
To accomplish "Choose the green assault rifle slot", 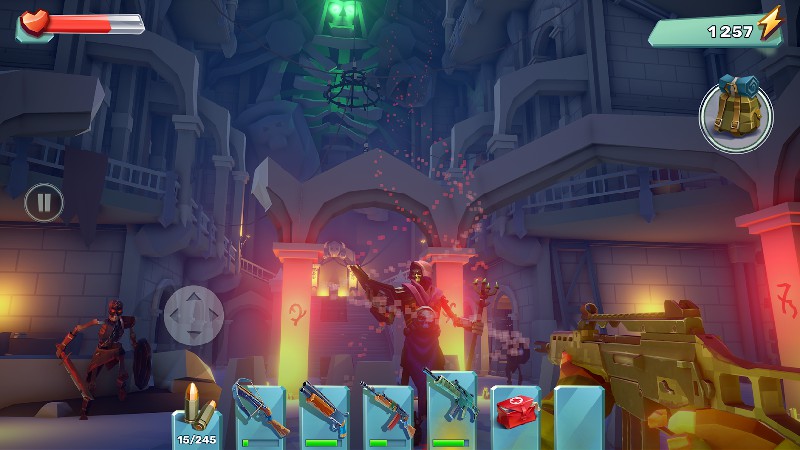I will click(x=451, y=408).
